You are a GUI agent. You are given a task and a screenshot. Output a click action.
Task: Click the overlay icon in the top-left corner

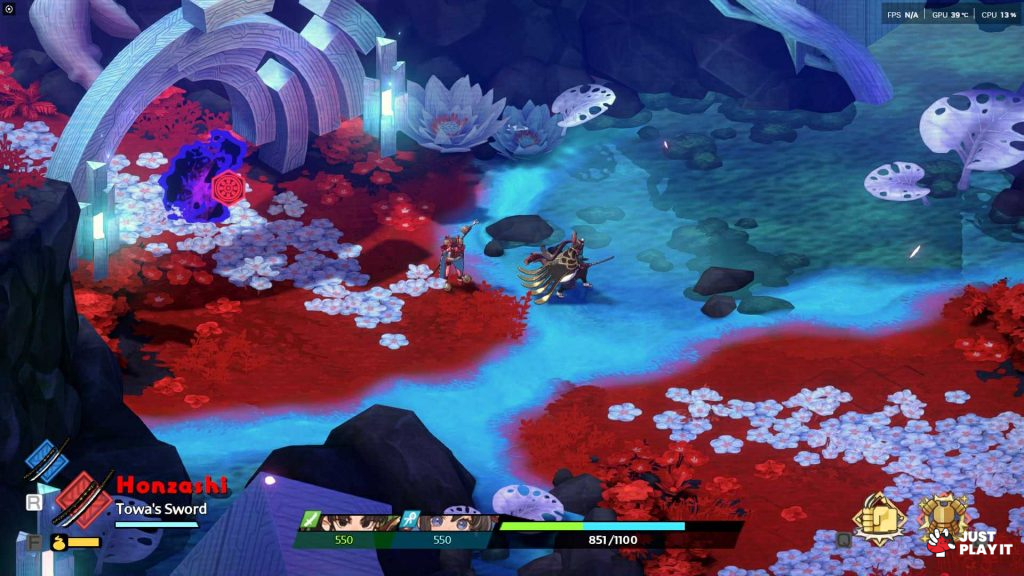(10, 9)
